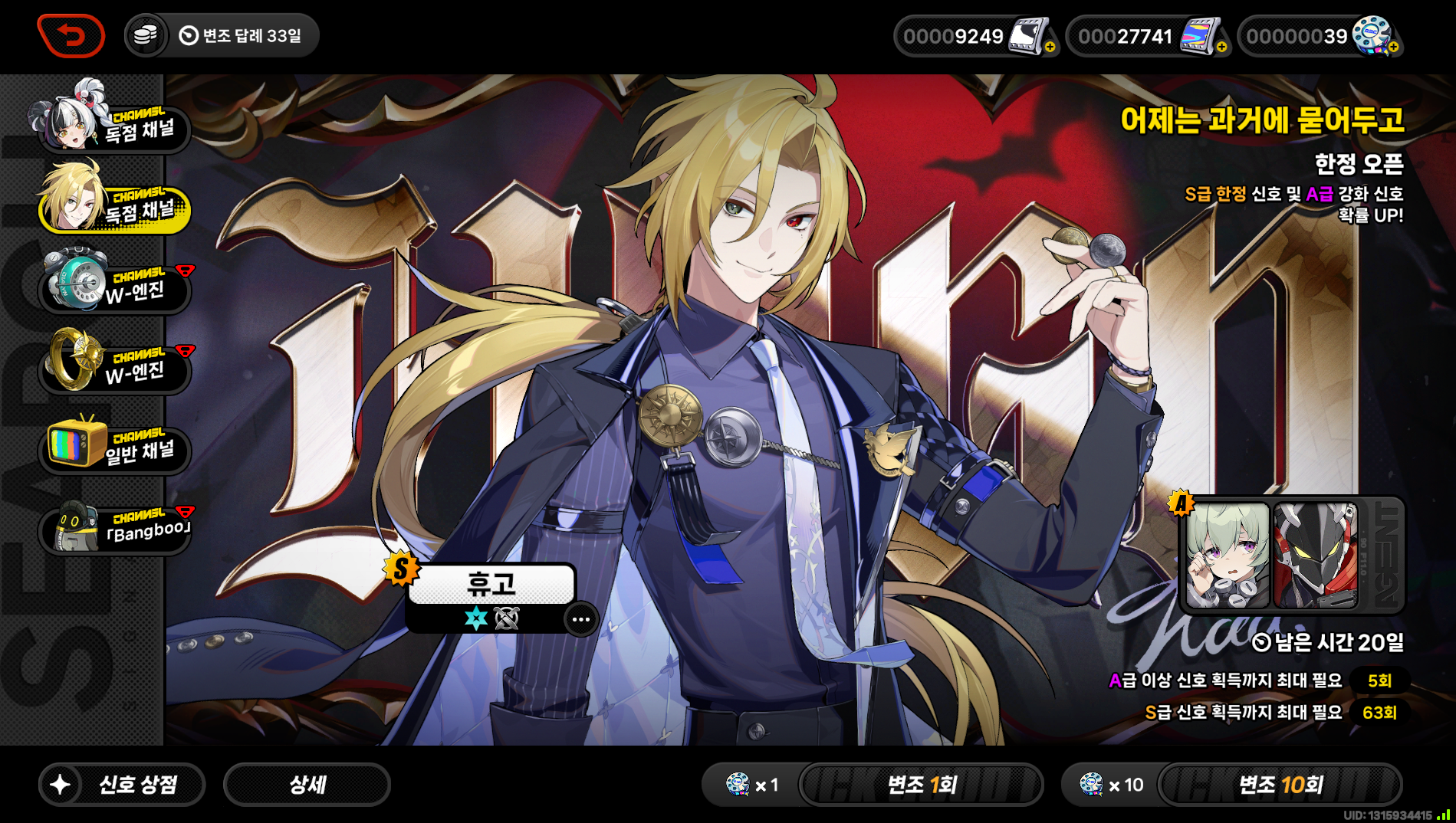Add more to the 27741 tape currency
Viewport: 1456px width, 823px height.
[x=1221, y=47]
